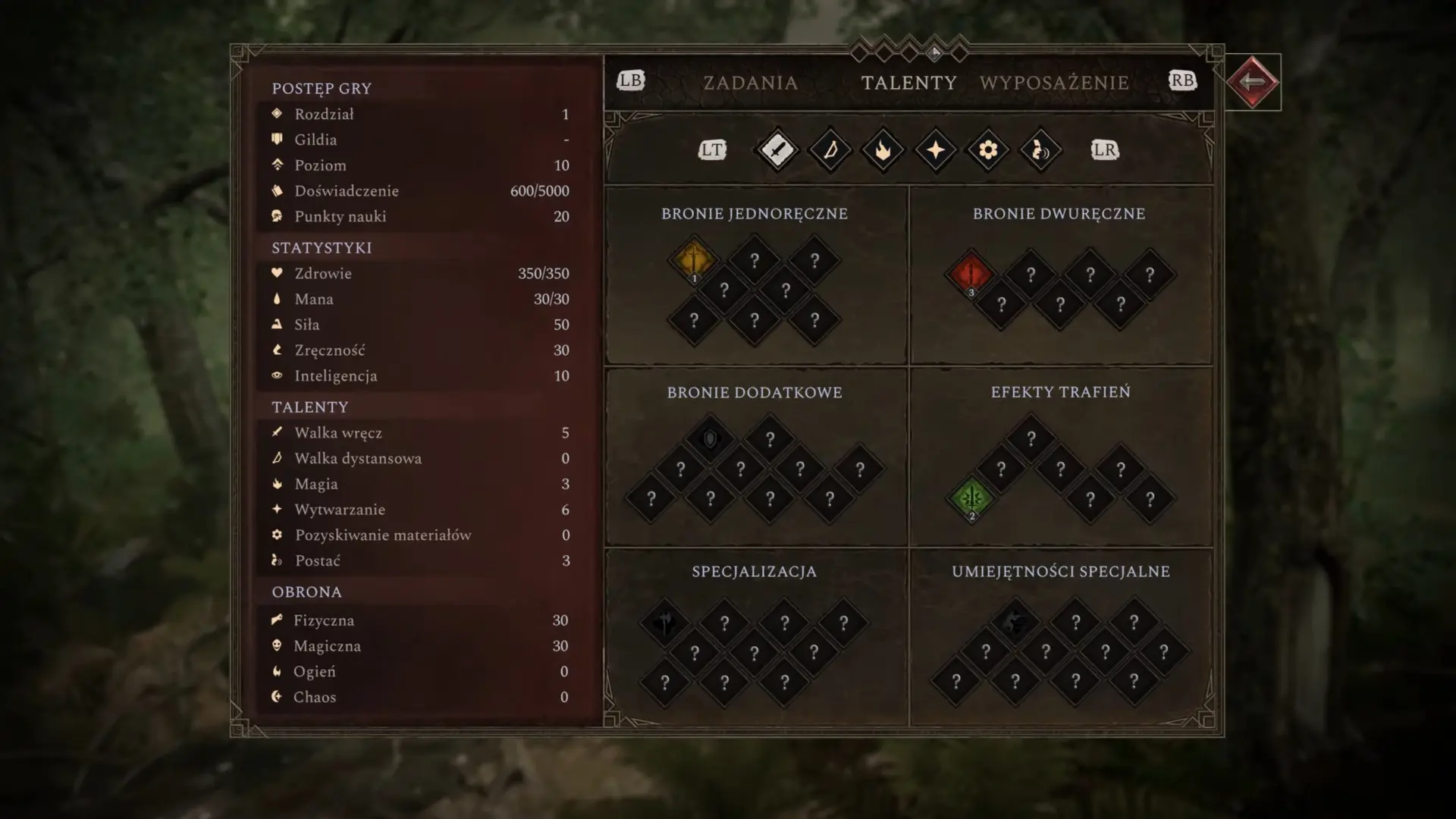Open the Wyposażenie tab
The image size is (1456, 819).
tap(1054, 83)
